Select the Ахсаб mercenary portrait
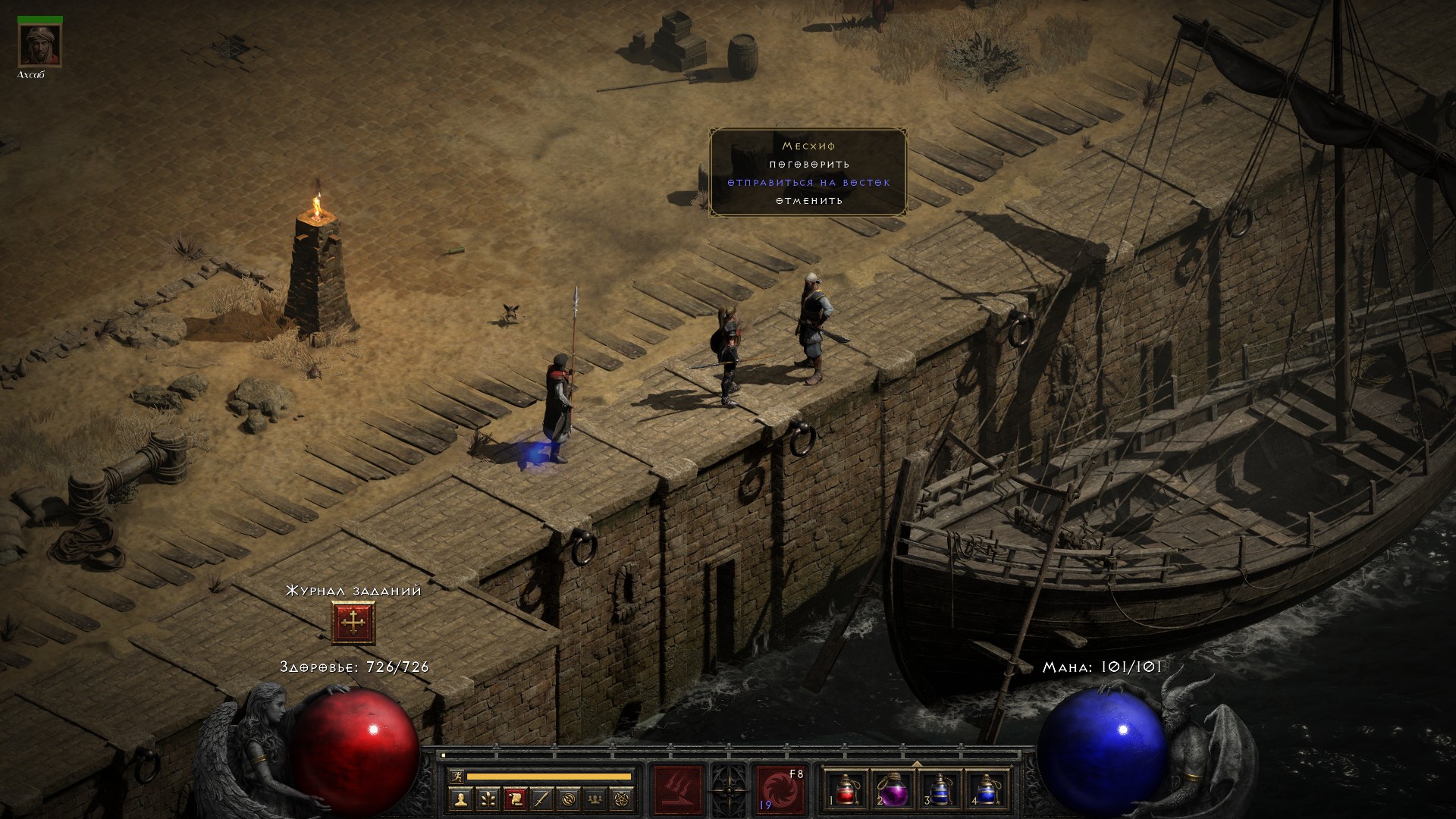This screenshot has width=1456, height=819. pyautogui.click(x=39, y=45)
